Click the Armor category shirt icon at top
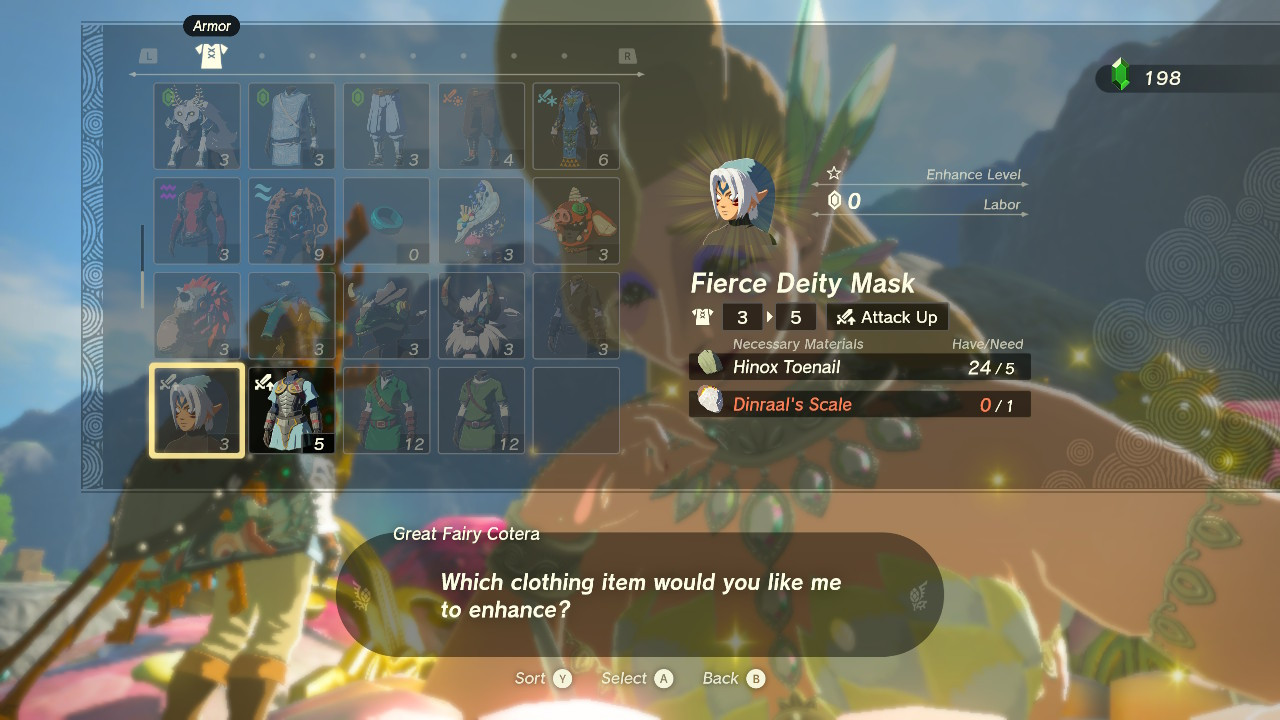Image resolution: width=1280 pixels, height=720 pixels. click(x=210, y=57)
